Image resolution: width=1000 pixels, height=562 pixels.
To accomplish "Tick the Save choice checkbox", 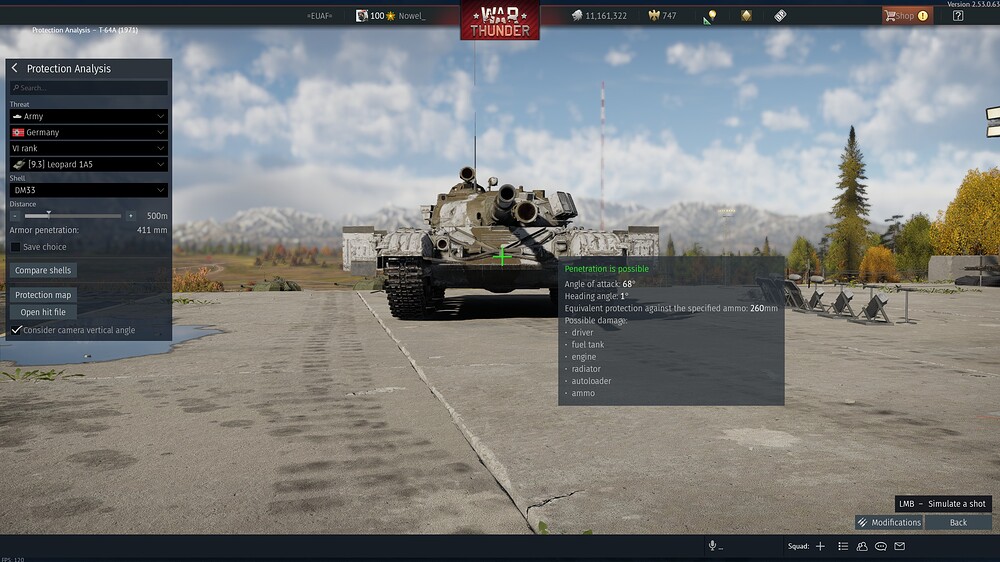I will [16, 247].
